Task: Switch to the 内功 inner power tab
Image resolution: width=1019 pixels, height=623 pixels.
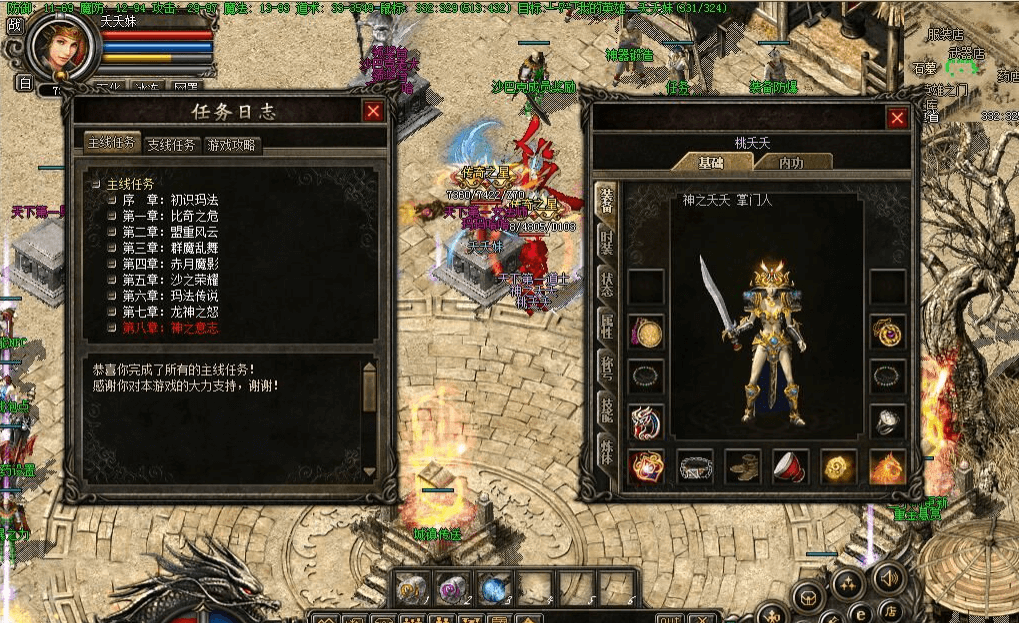Action: click(791, 162)
